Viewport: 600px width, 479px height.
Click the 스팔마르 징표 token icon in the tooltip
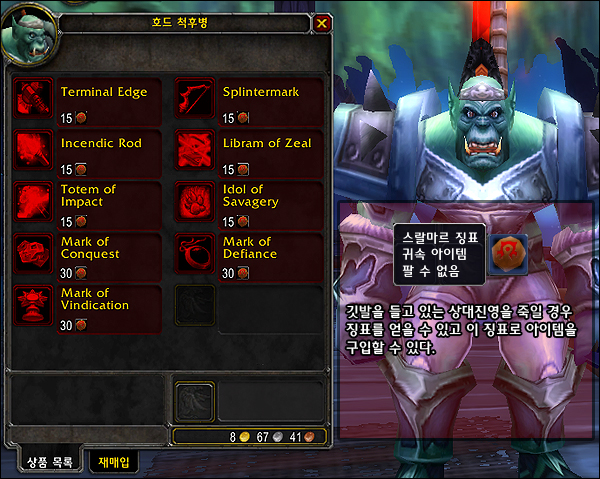pos(507,253)
